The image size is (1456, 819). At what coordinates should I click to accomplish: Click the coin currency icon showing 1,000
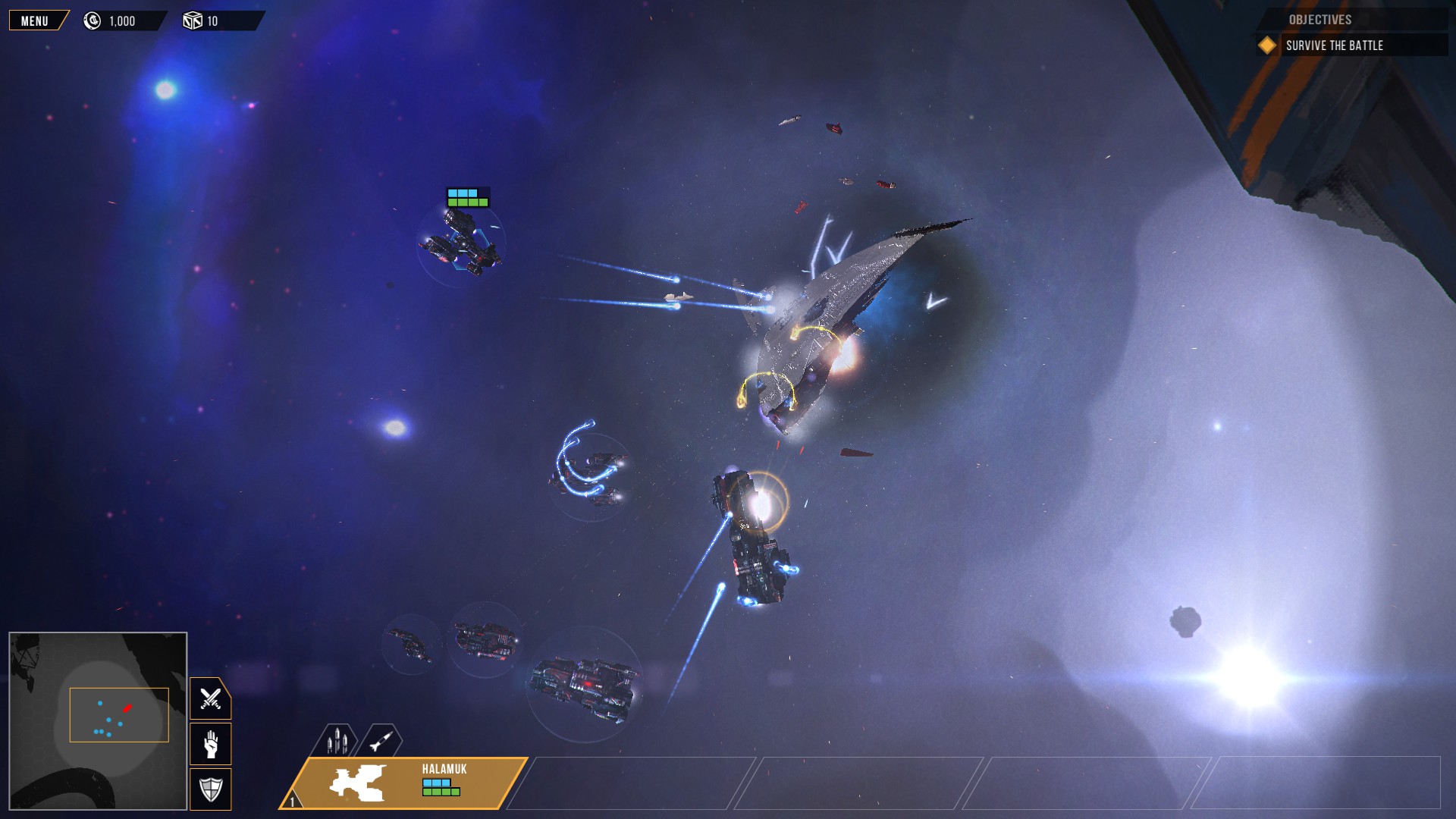click(91, 20)
